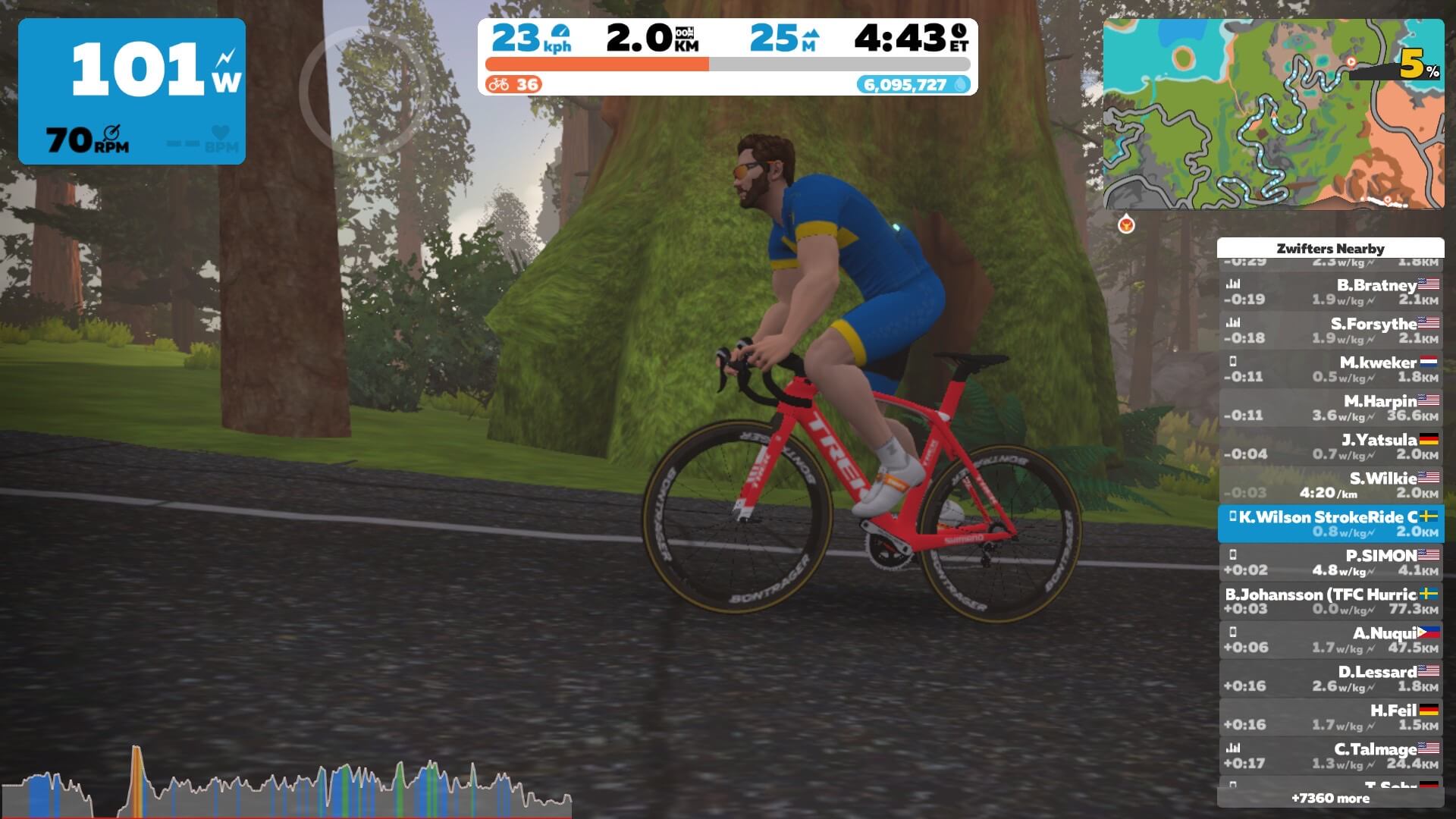Viewport: 1456px width, 819px height.
Task: Choose S.Forsythe from the nearby riders
Action: pyautogui.click(x=1331, y=331)
